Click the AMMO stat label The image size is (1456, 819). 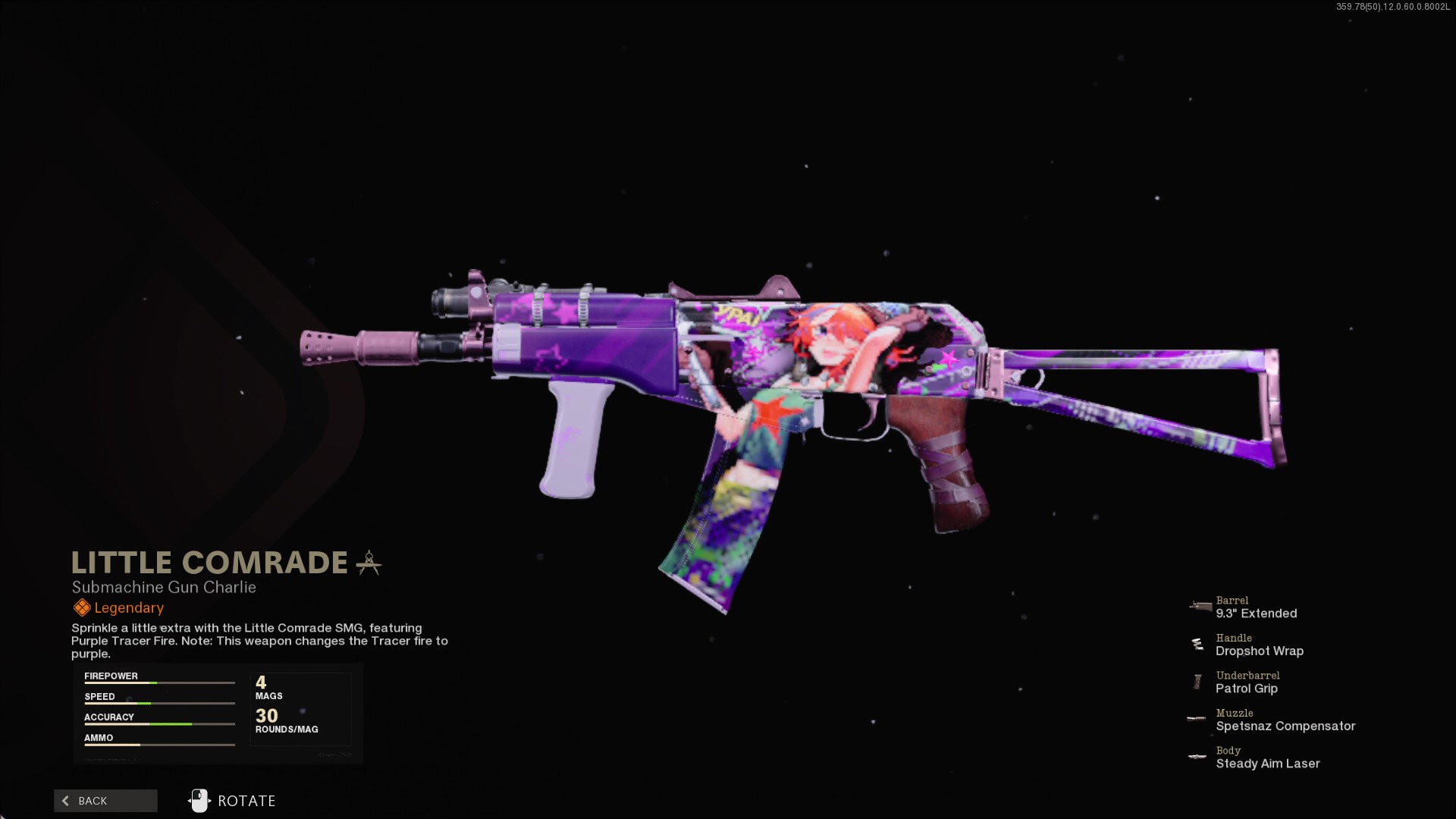99,737
